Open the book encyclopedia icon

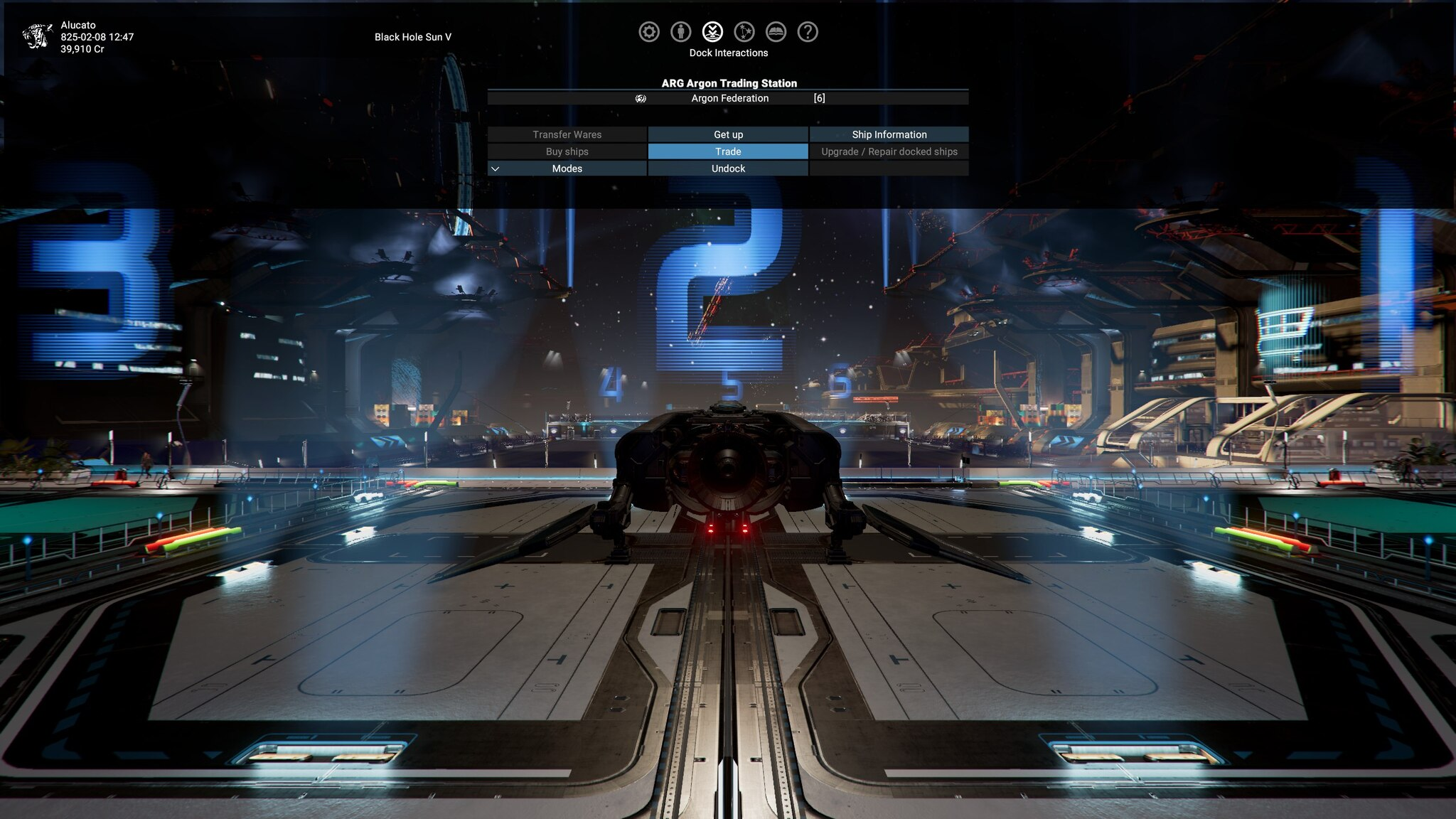[x=776, y=32]
